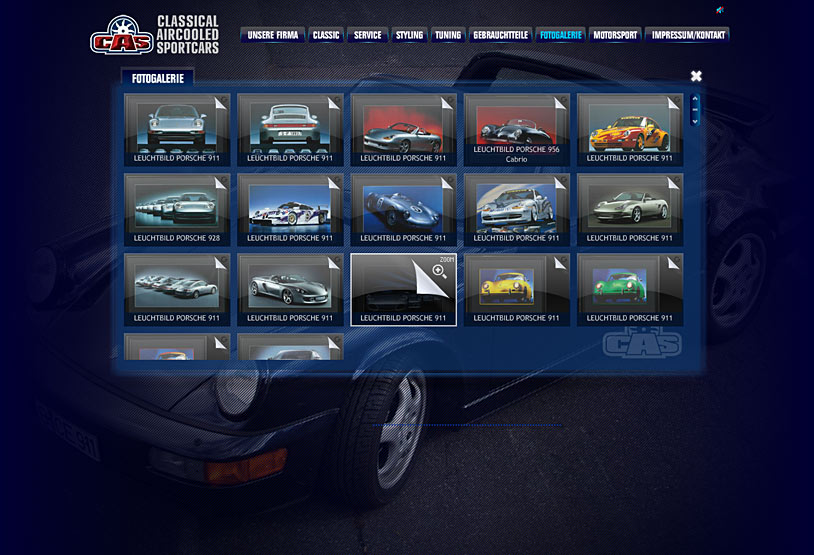Image resolution: width=814 pixels, height=555 pixels.
Task: Open the Unsere Firma menu
Action: (272, 35)
